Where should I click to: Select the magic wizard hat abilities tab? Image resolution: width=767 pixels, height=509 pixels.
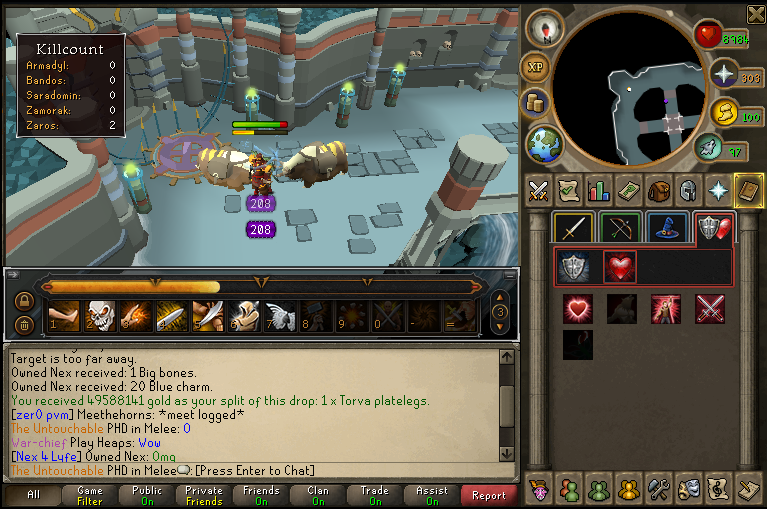(666, 229)
